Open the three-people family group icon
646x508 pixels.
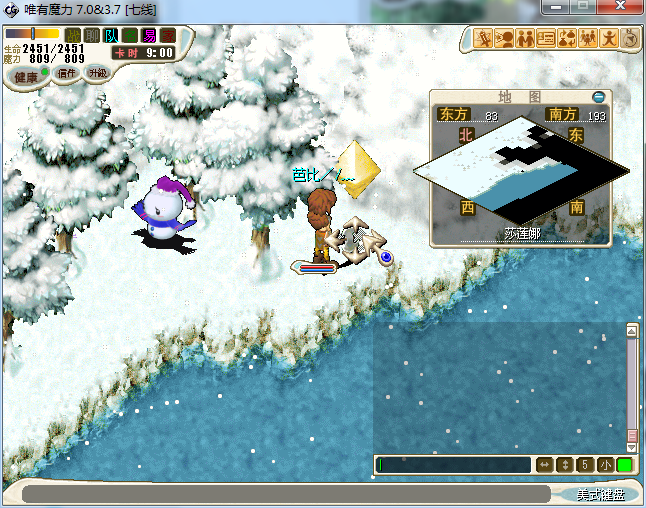tap(588, 39)
